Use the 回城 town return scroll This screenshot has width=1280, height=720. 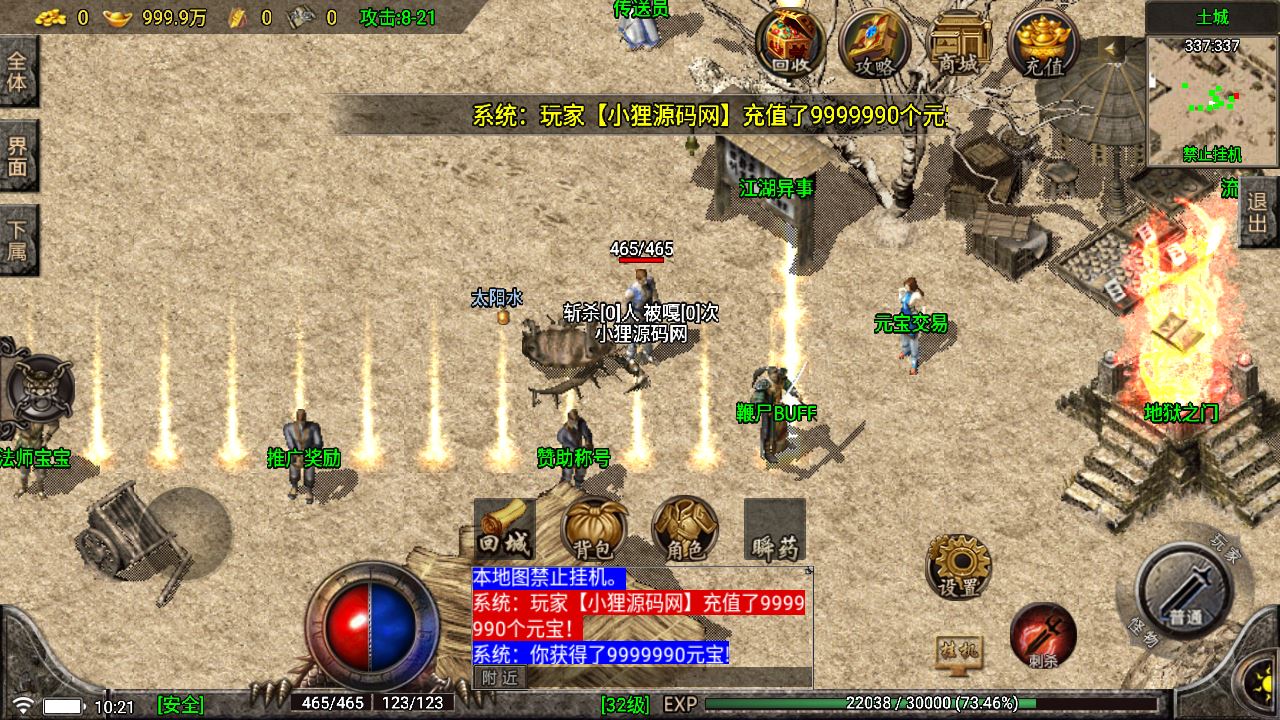pos(504,529)
